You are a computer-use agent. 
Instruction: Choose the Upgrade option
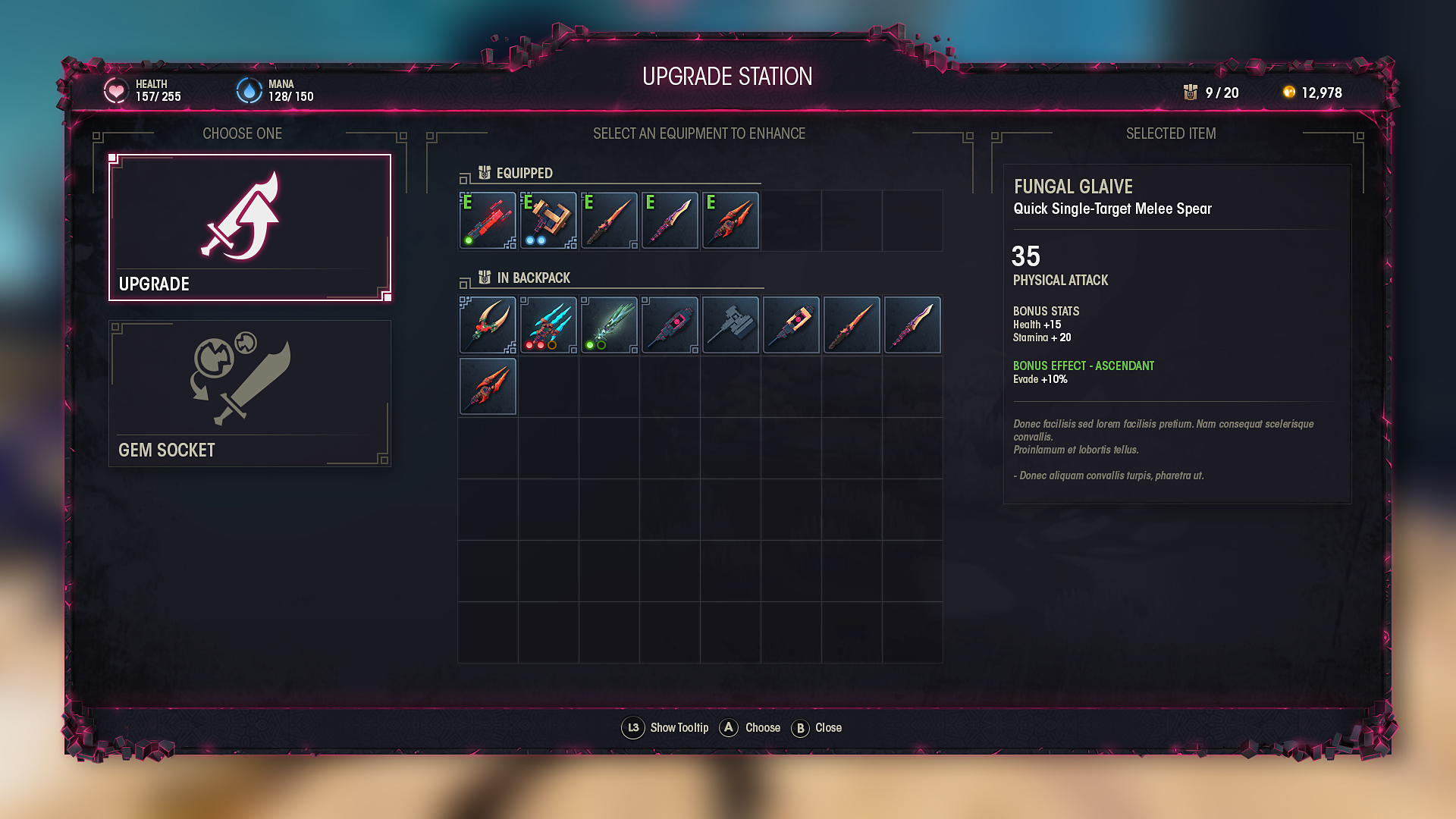[x=249, y=227]
